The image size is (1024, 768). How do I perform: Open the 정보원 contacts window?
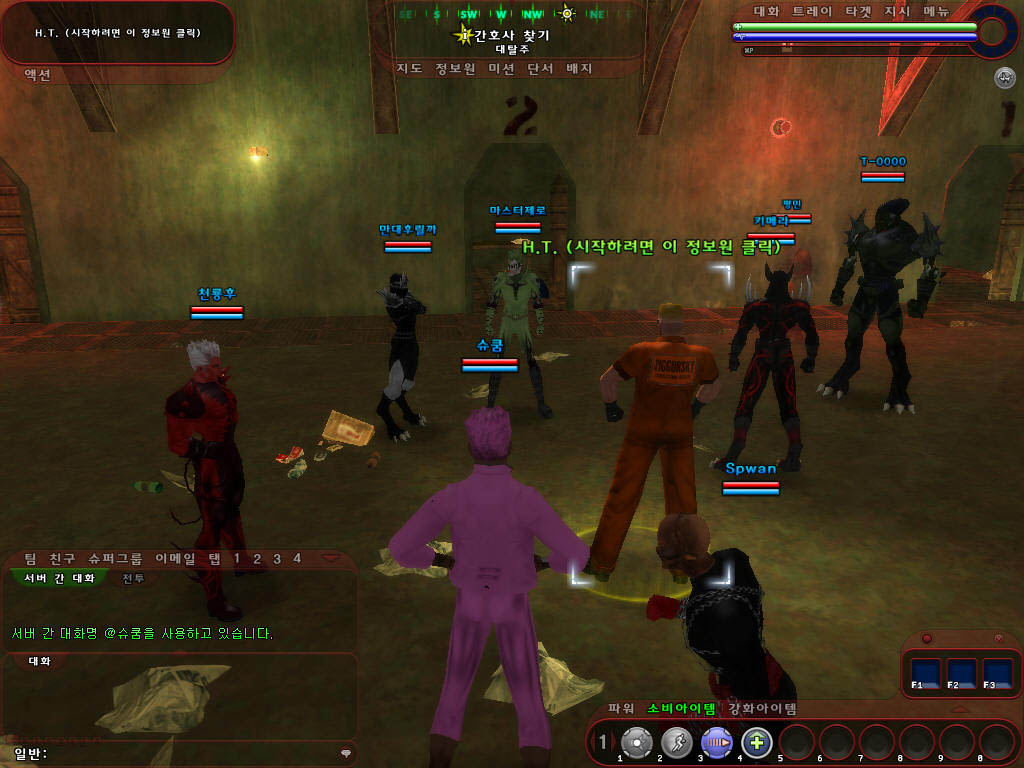(x=454, y=69)
